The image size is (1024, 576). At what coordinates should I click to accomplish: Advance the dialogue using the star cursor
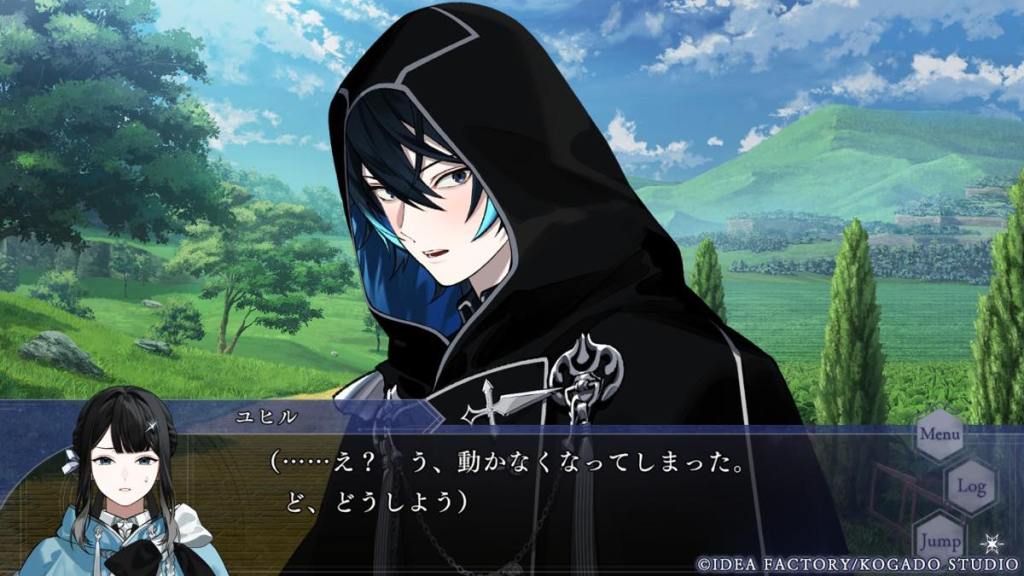click(x=991, y=543)
